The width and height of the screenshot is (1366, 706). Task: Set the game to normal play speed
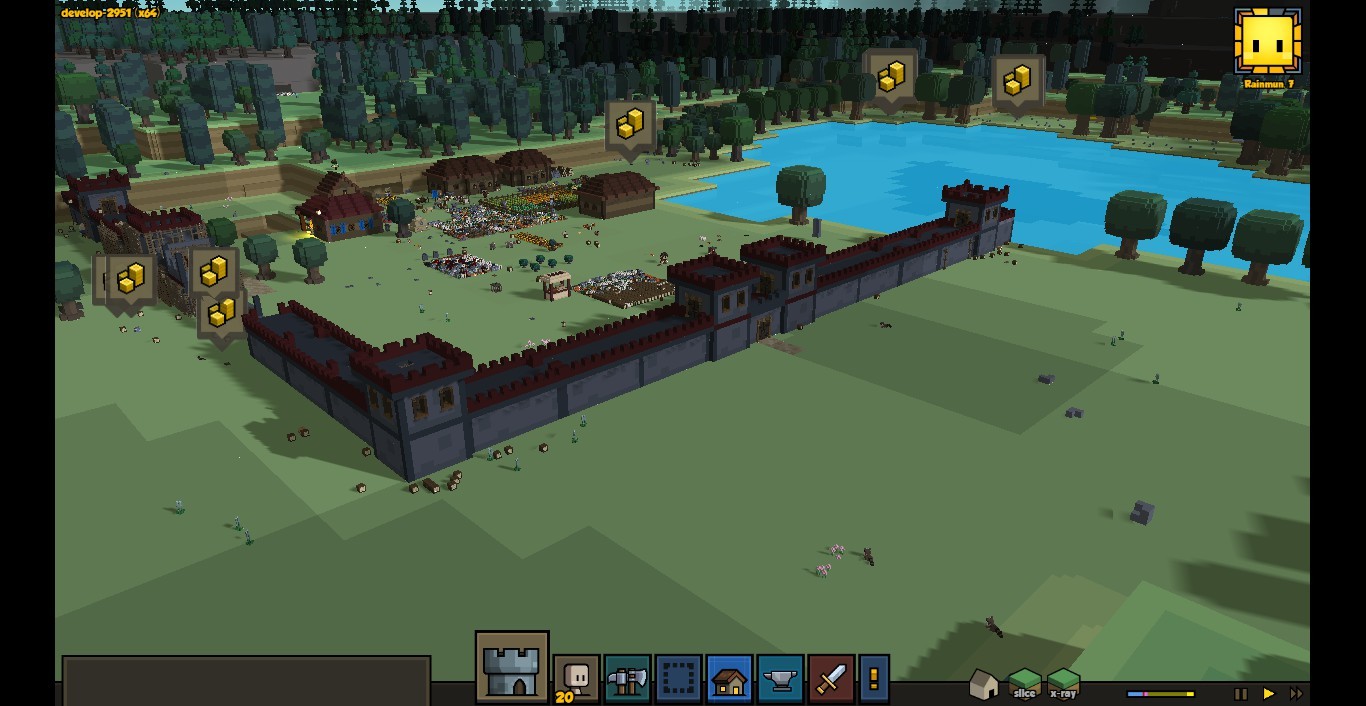[1269, 693]
